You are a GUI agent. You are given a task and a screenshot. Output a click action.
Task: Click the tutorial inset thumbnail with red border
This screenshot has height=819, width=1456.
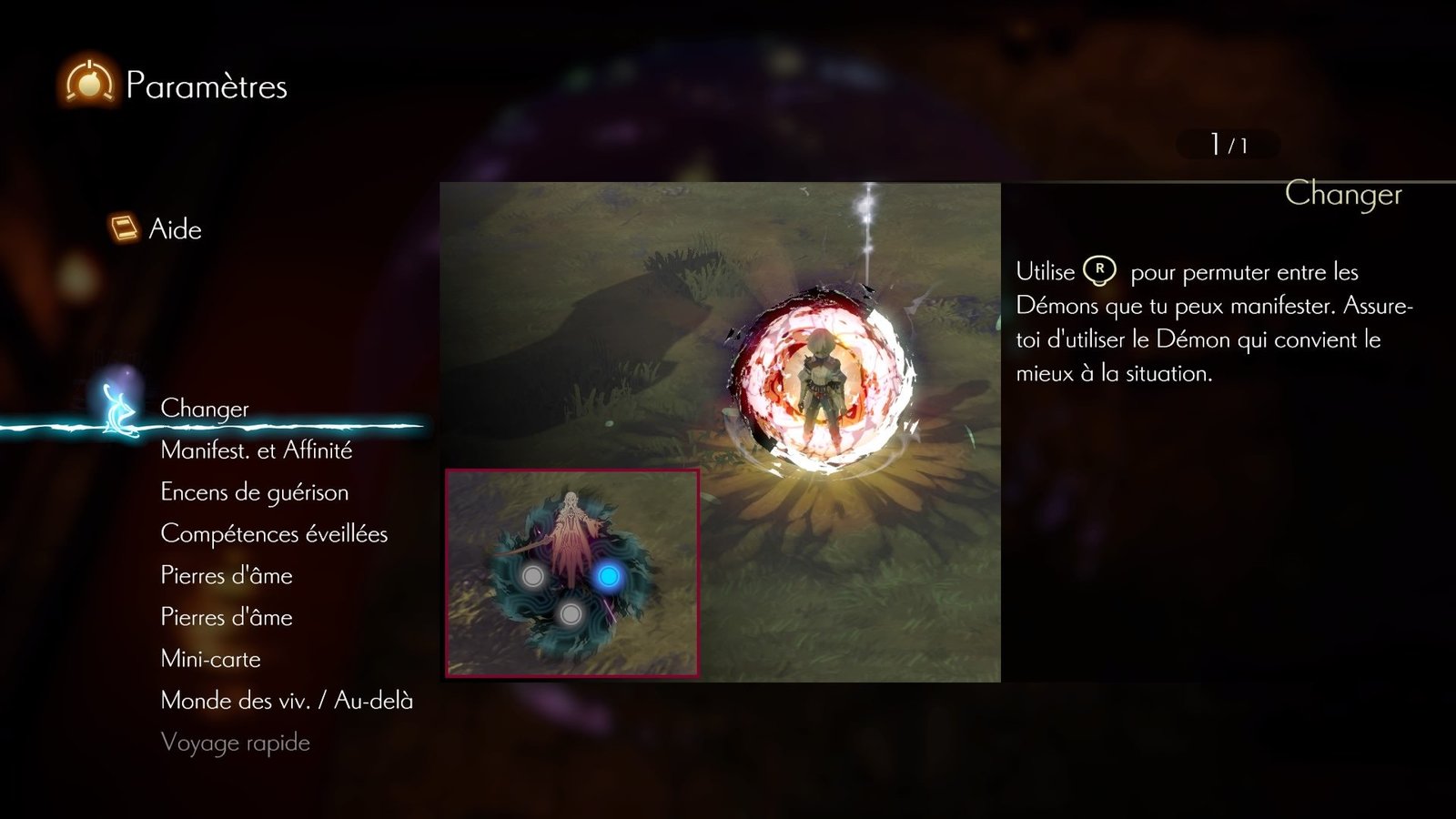[x=572, y=573]
